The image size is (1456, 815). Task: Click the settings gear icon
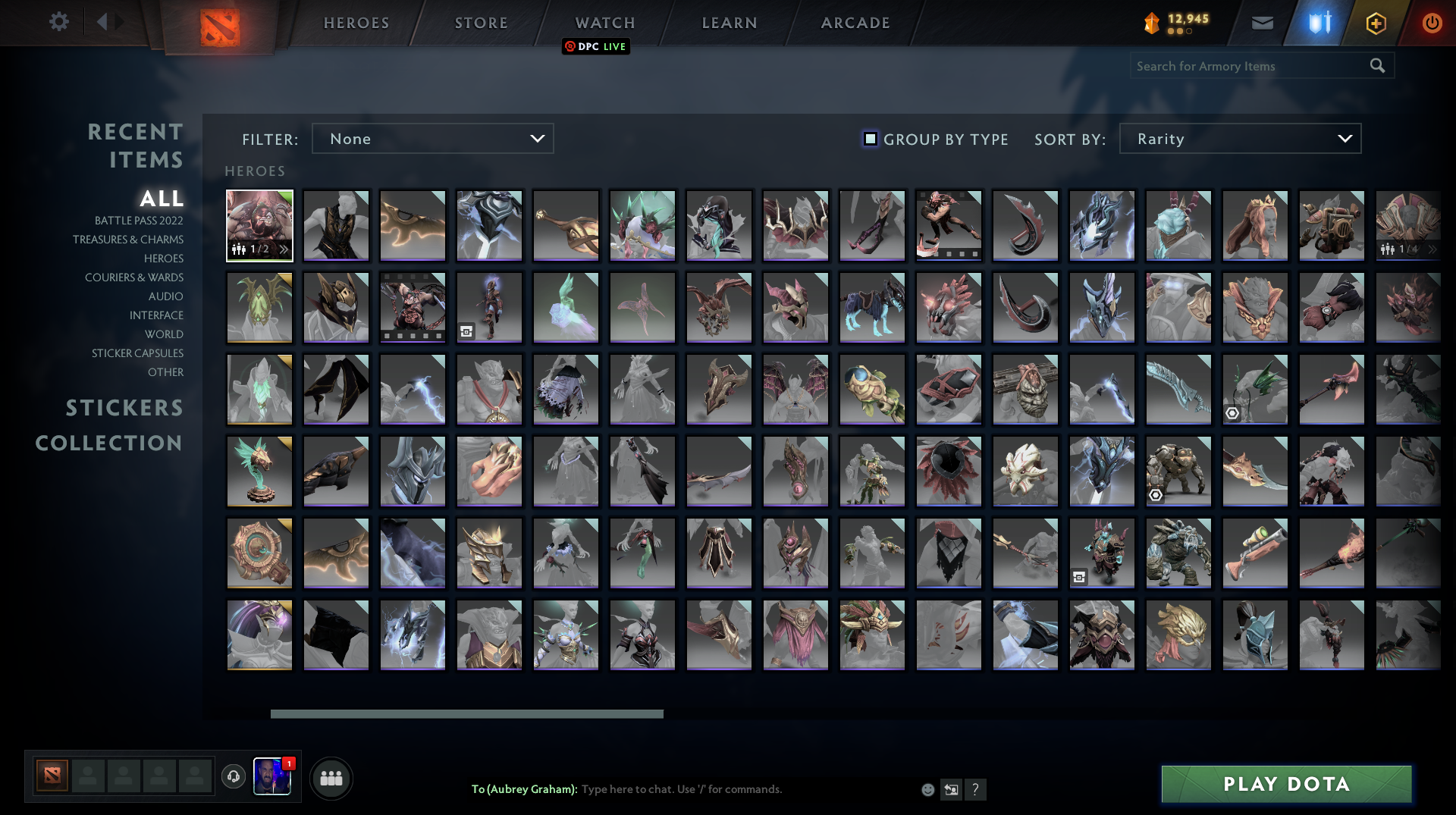coord(59,22)
